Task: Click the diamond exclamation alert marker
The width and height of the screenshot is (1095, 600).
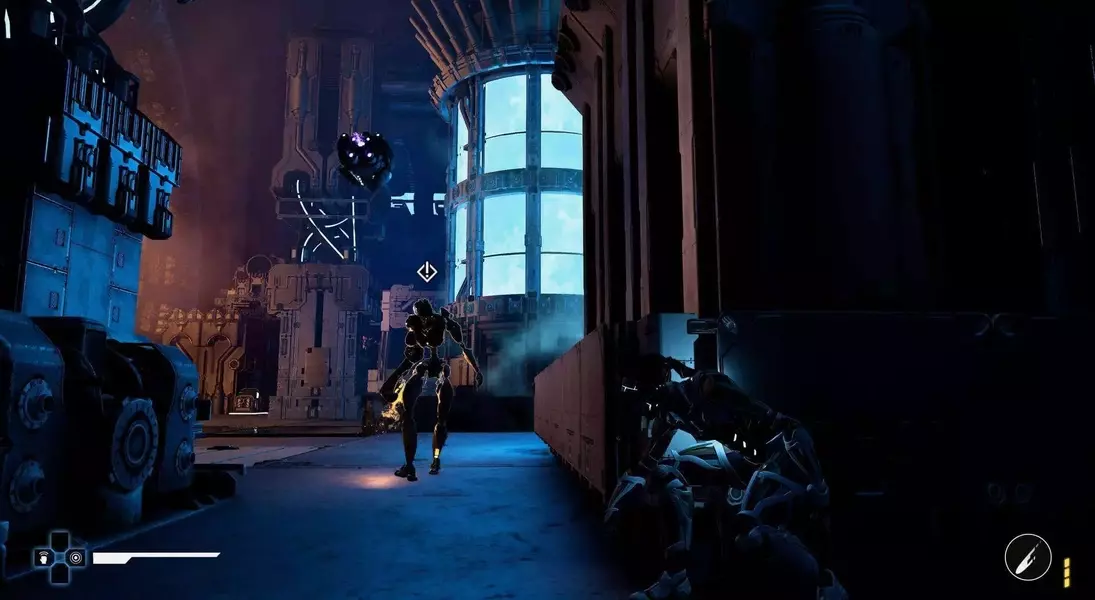Action: tap(427, 271)
